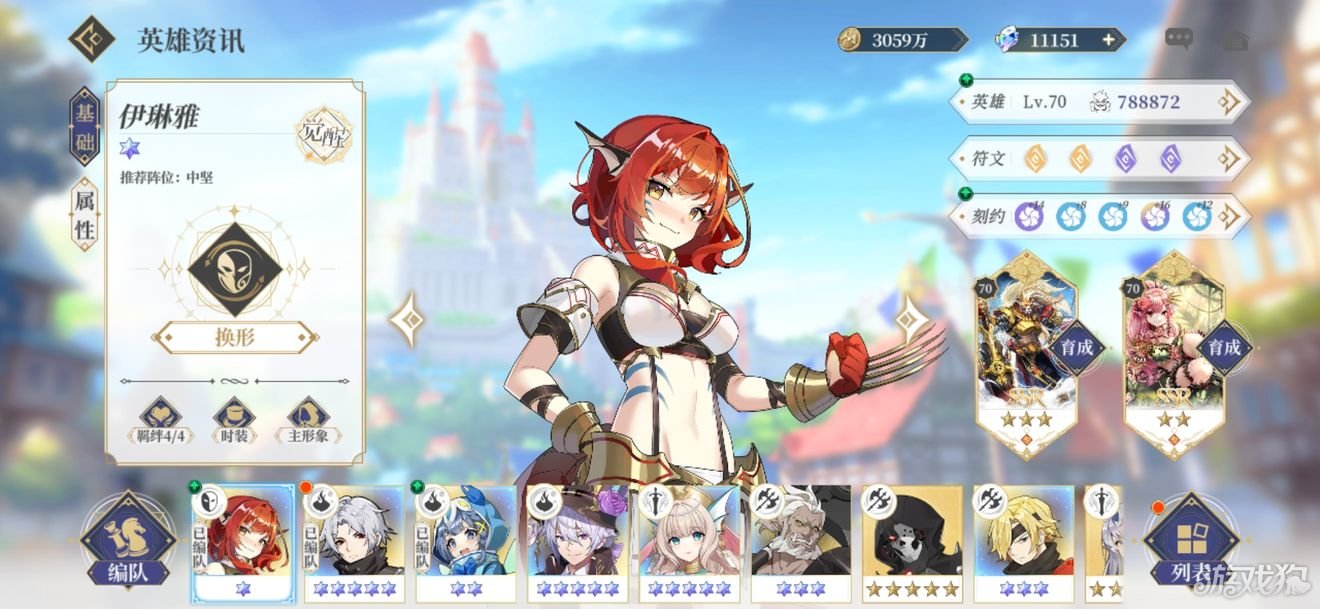Show the next hero with right arrow
The image size is (1320, 609).
coord(909,320)
